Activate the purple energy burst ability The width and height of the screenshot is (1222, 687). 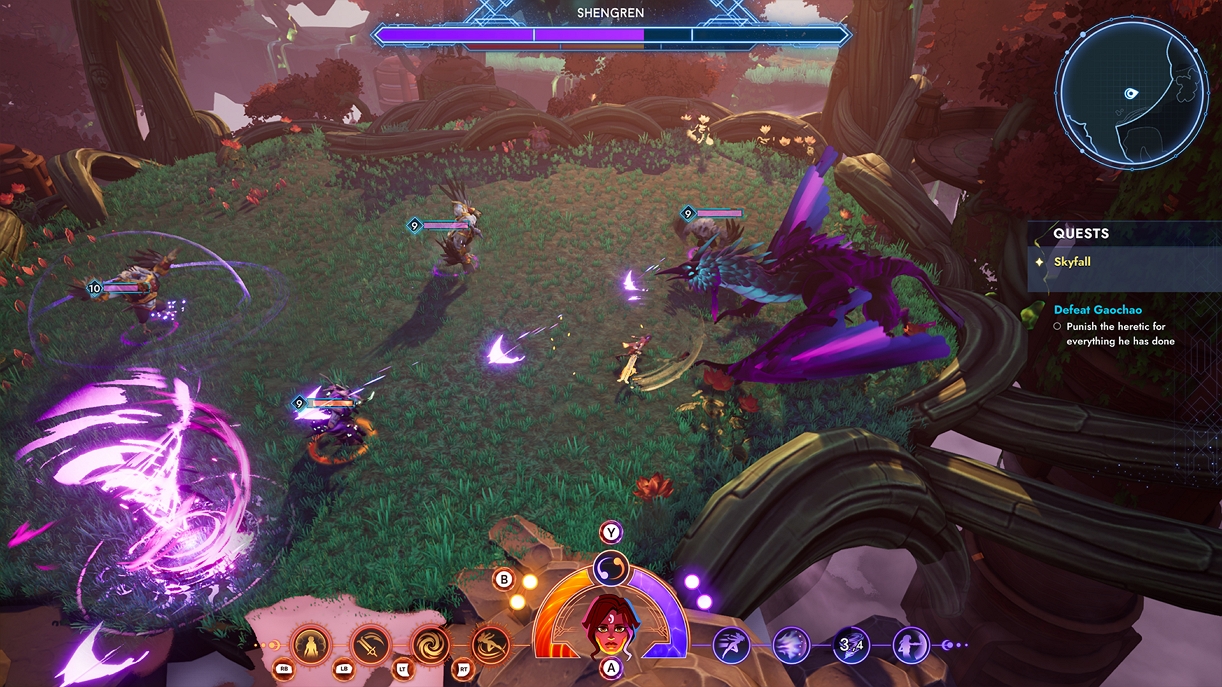click(x=791, y=645)
